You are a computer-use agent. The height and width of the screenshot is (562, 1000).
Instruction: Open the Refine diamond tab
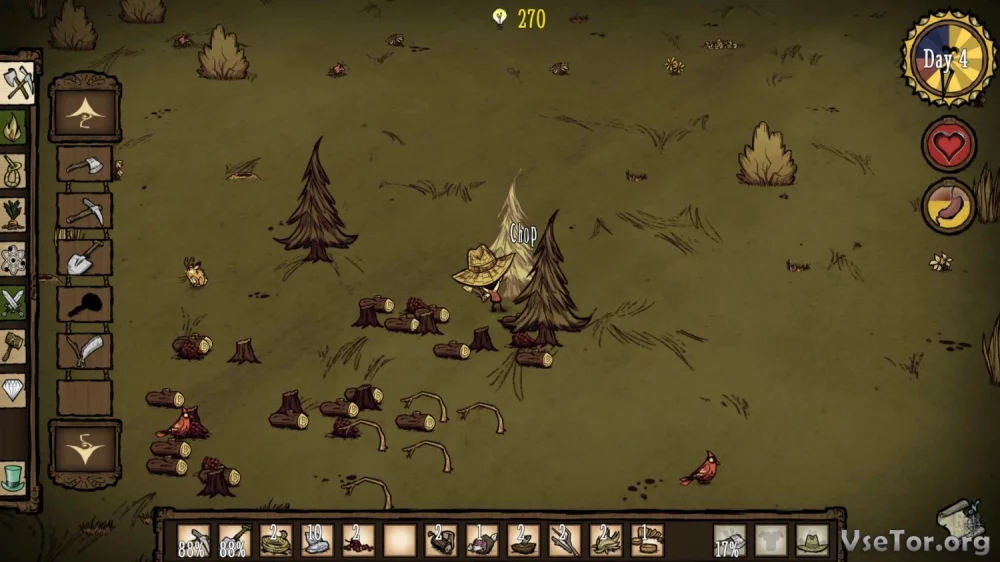tap(13, 390)
